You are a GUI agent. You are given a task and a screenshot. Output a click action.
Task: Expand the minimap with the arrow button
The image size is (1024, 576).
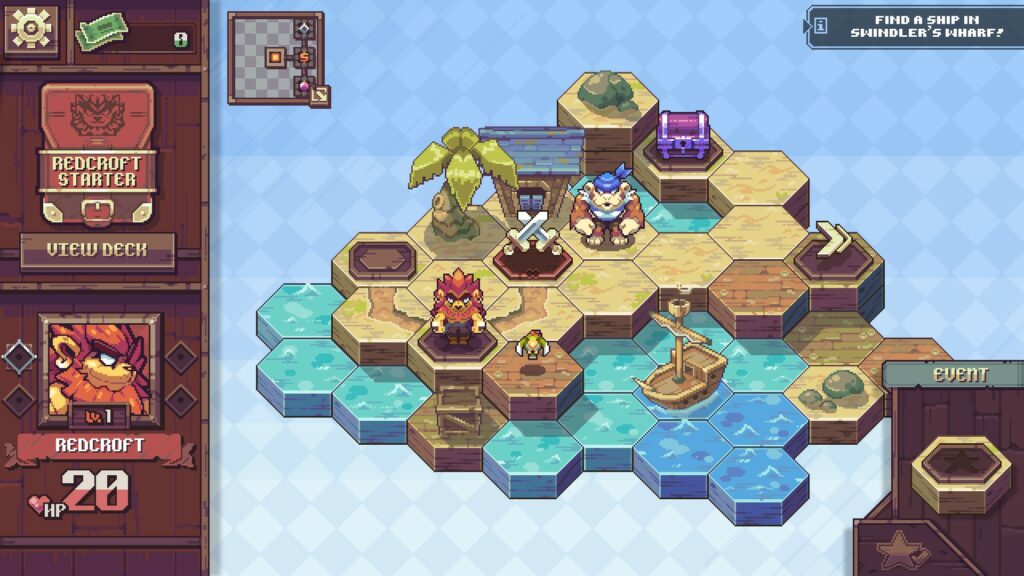click(x=319, y=95)
